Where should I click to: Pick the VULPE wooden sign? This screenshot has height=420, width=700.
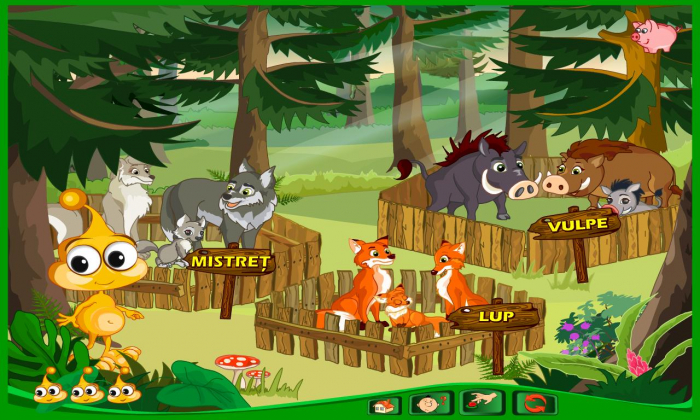(577, 224)
